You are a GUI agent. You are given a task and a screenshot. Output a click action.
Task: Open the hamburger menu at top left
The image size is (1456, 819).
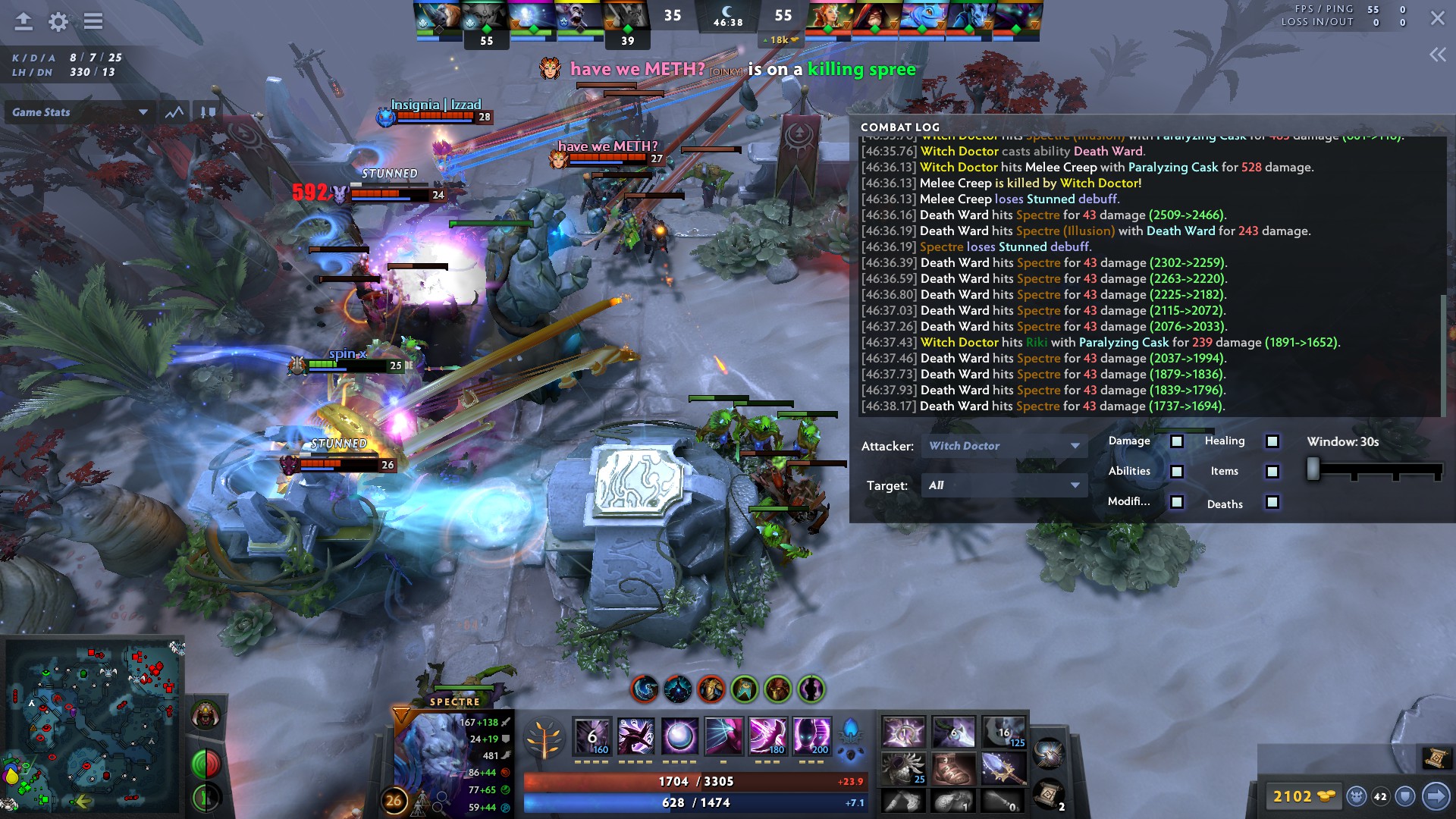(x=93, y=21)
